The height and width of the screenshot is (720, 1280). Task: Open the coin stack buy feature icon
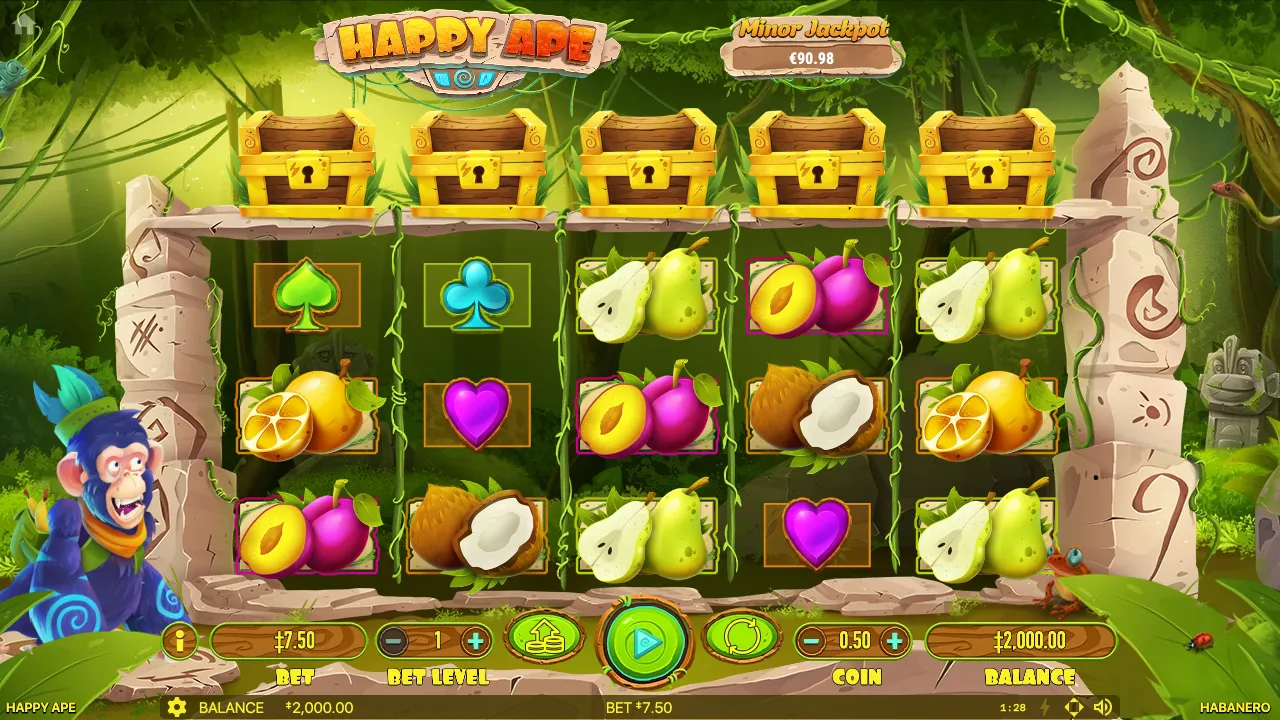pos(543,641)
